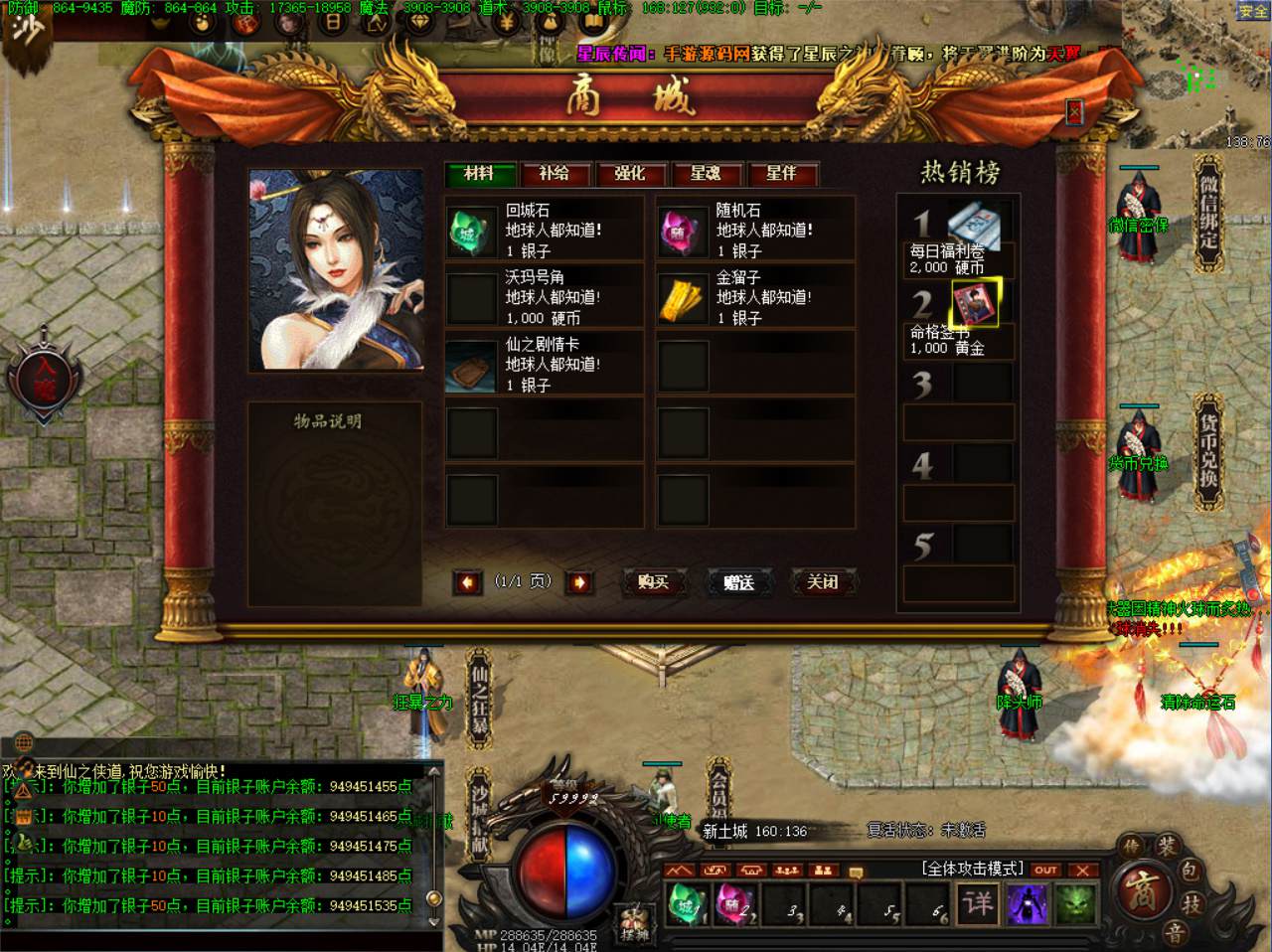1272x952 pixels.
Task: Select the 回城石 shop item
Action: click(471, 232)
